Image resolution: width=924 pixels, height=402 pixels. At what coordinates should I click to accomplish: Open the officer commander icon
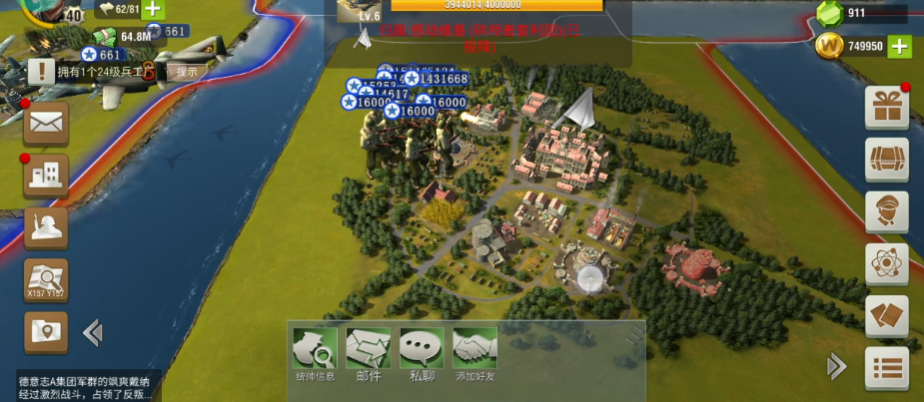[886, 212]
